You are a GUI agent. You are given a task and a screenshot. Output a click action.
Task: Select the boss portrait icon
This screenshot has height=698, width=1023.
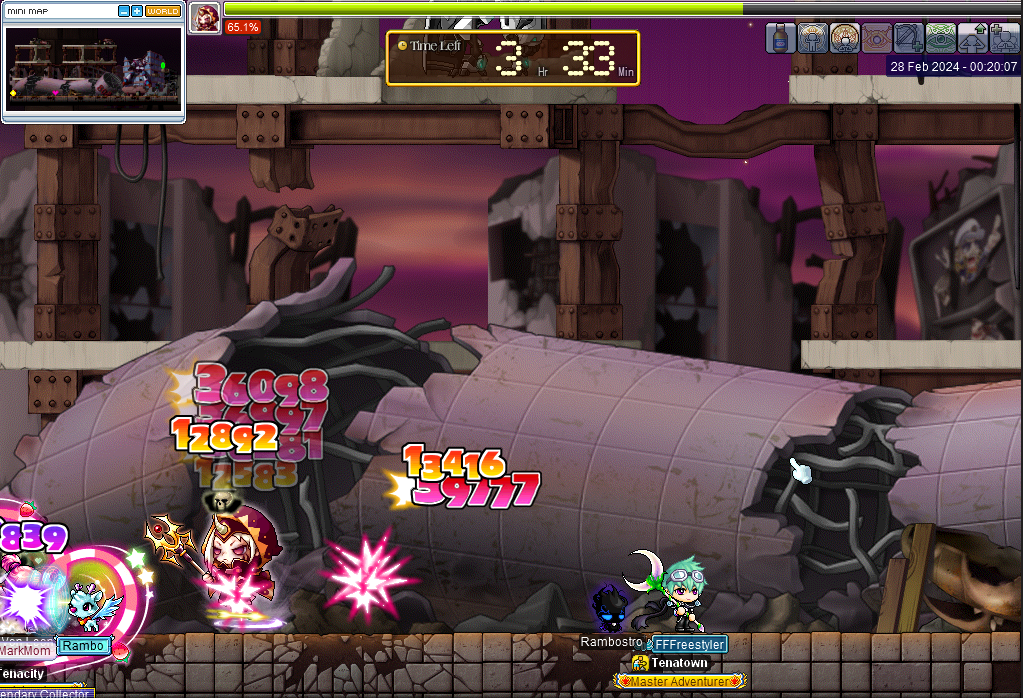[206, 17]
